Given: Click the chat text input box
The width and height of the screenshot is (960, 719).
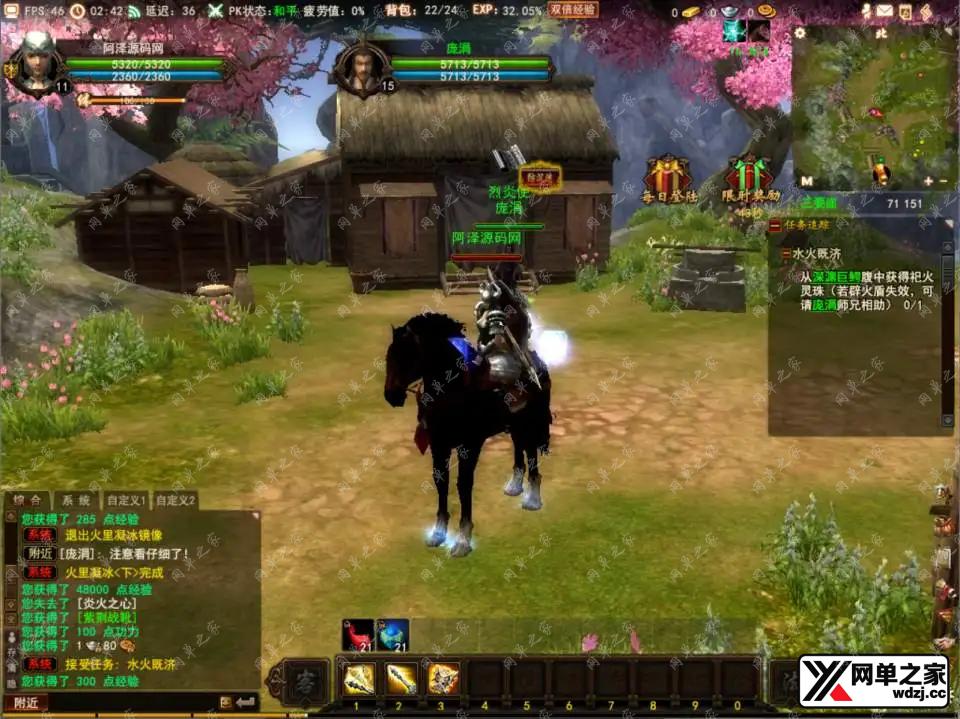Looking at the screenshot, I should [130, 703].
